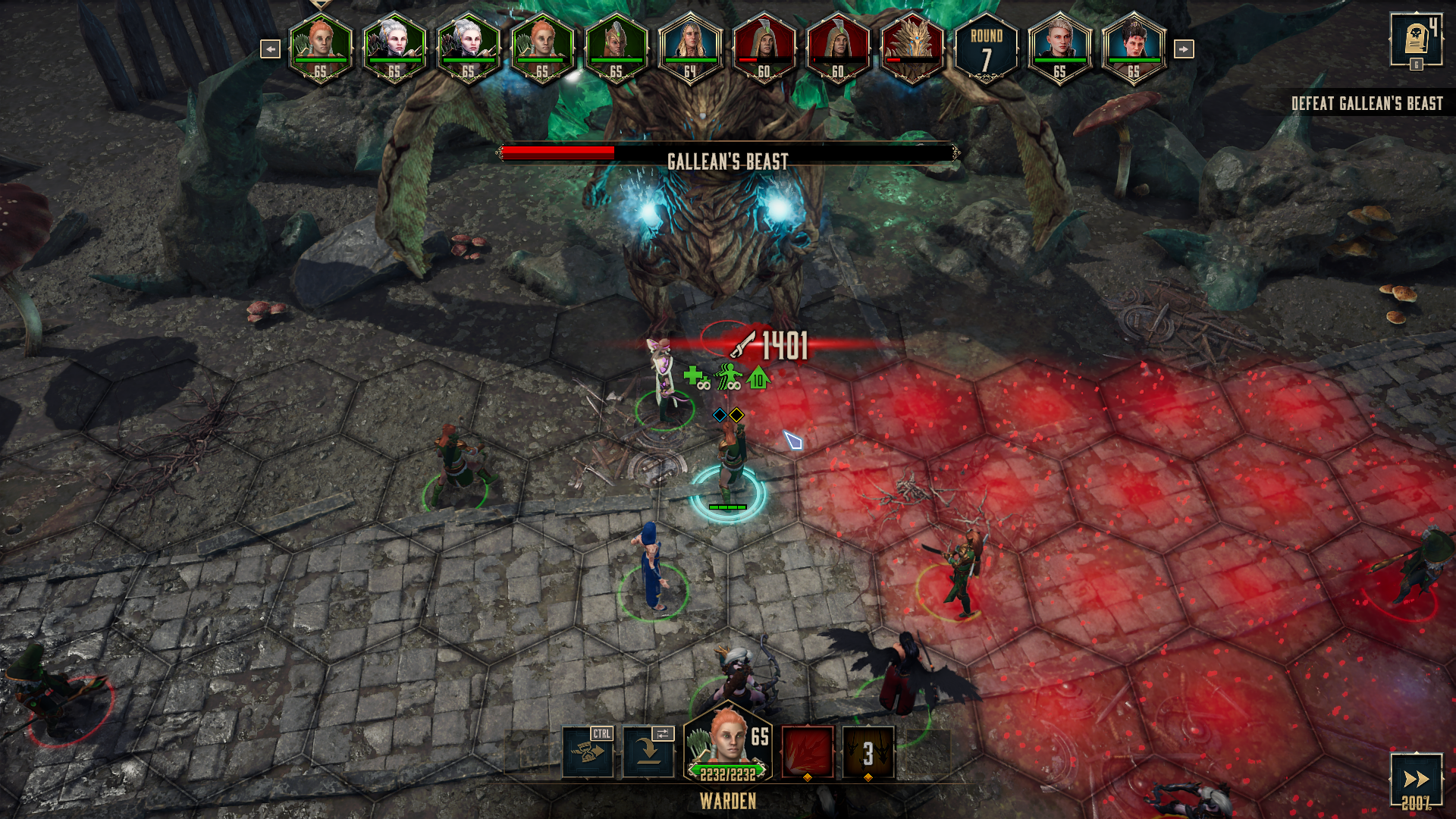This screenshot has width=1456, height=819.
Task: Select the helmeted elf level 65 portrait
Action: (x=616, y=47)
